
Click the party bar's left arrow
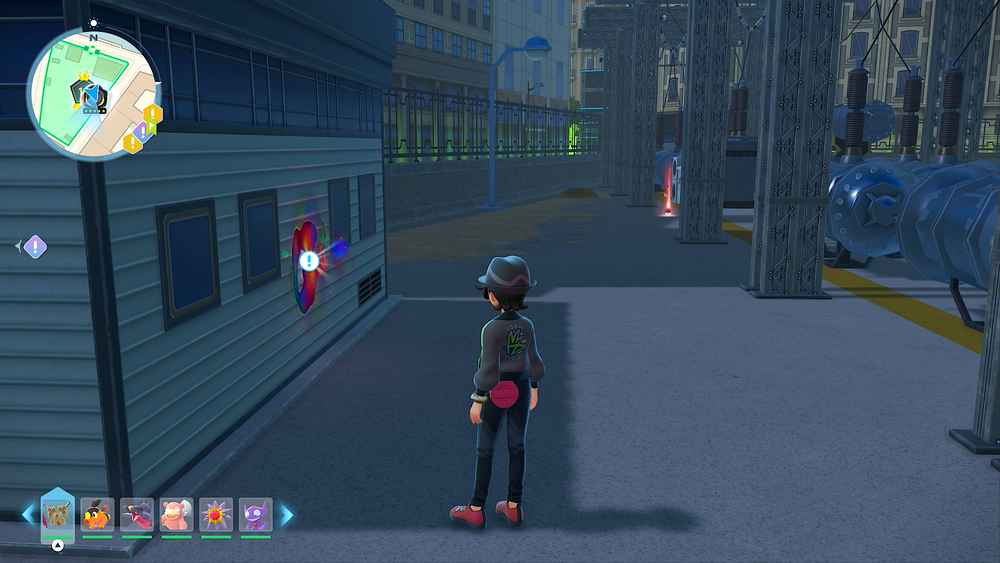pos(28,515)
